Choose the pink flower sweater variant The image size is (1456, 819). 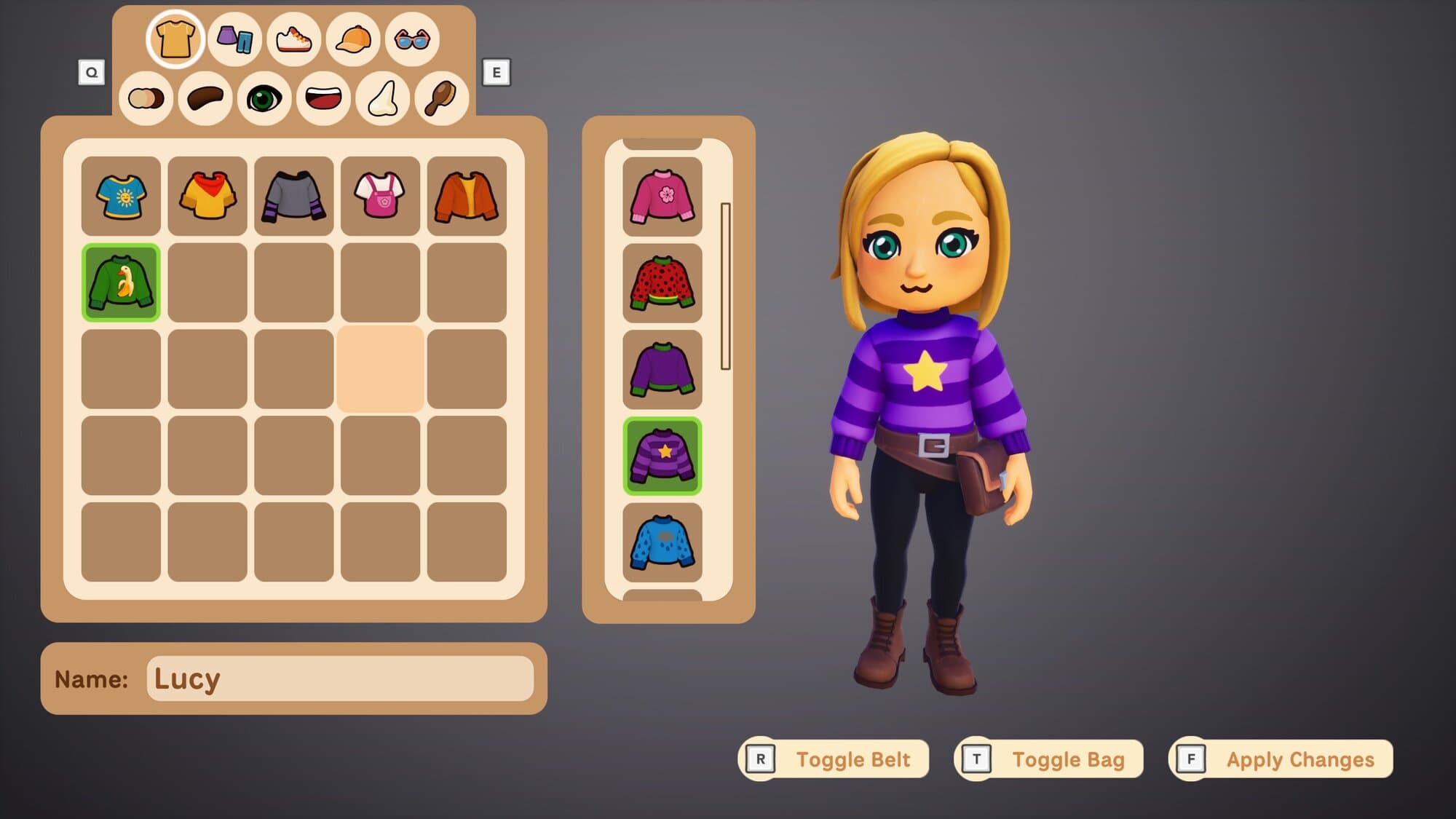coord(662,197)
